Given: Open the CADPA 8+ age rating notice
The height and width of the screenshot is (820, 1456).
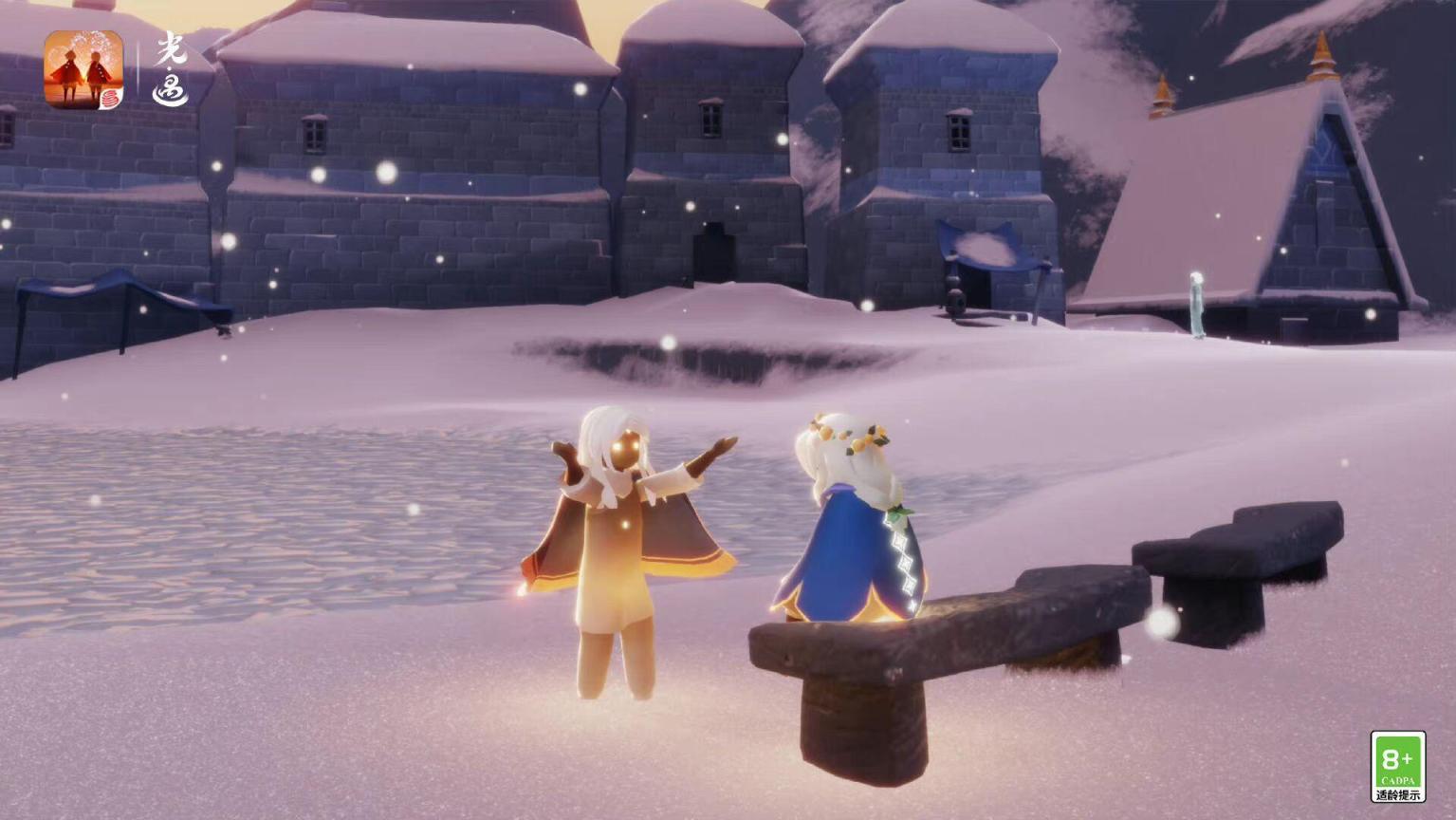Looking at the screenshot, I should point(1397,767).
